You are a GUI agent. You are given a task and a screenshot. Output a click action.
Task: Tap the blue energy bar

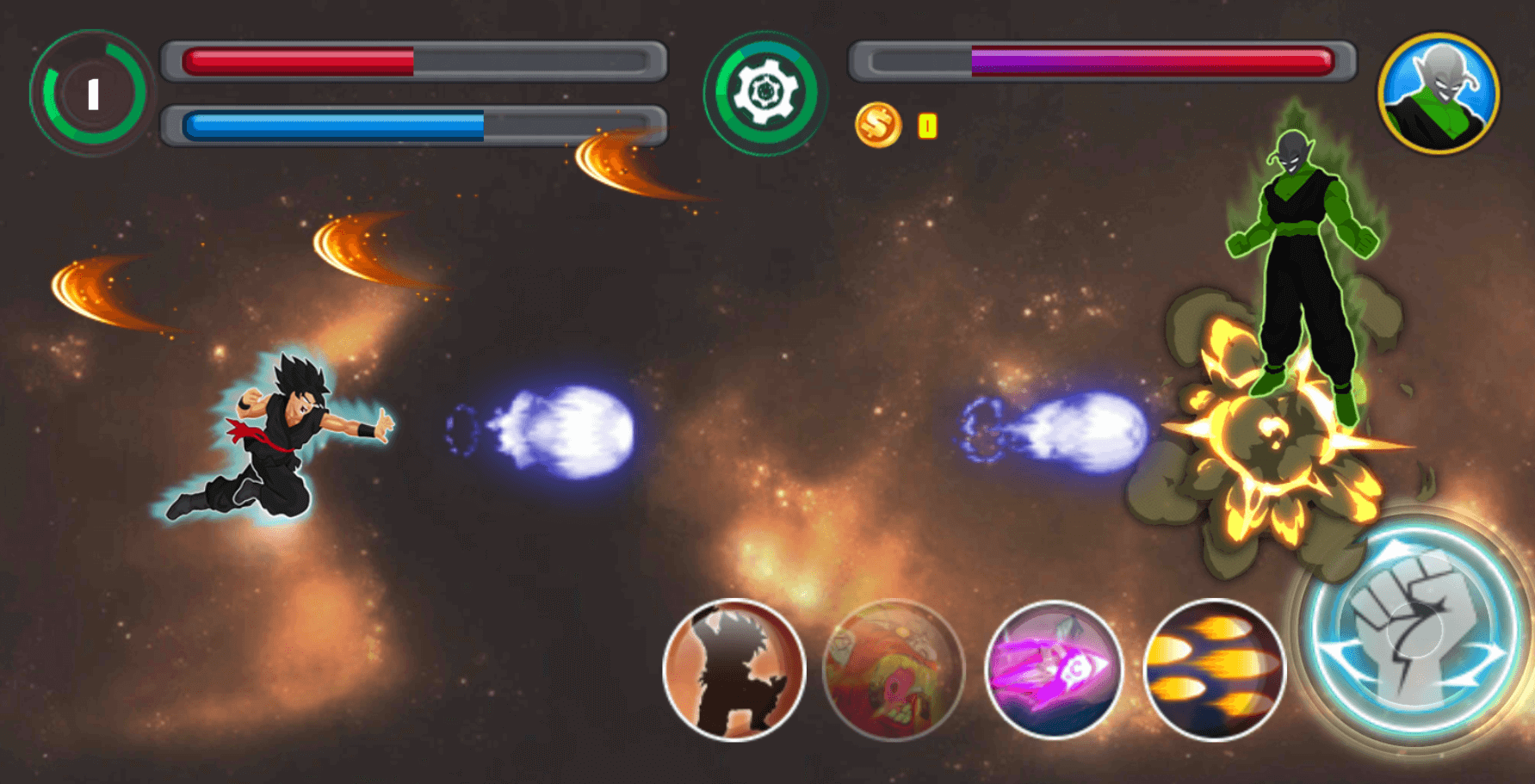tap(327, 123)
